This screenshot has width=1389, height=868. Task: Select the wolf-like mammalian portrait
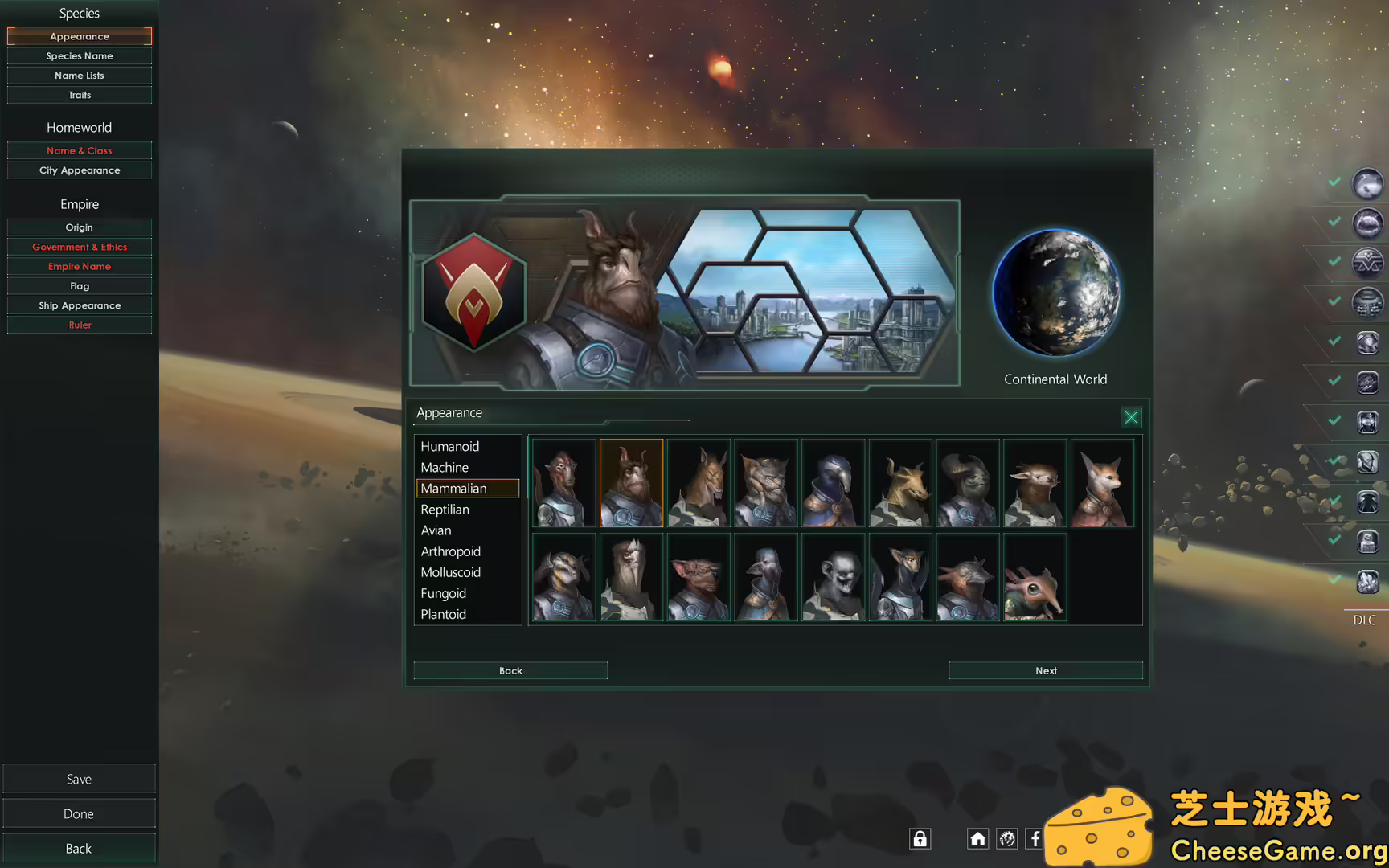pyautogui.click(x=765, y=482)
